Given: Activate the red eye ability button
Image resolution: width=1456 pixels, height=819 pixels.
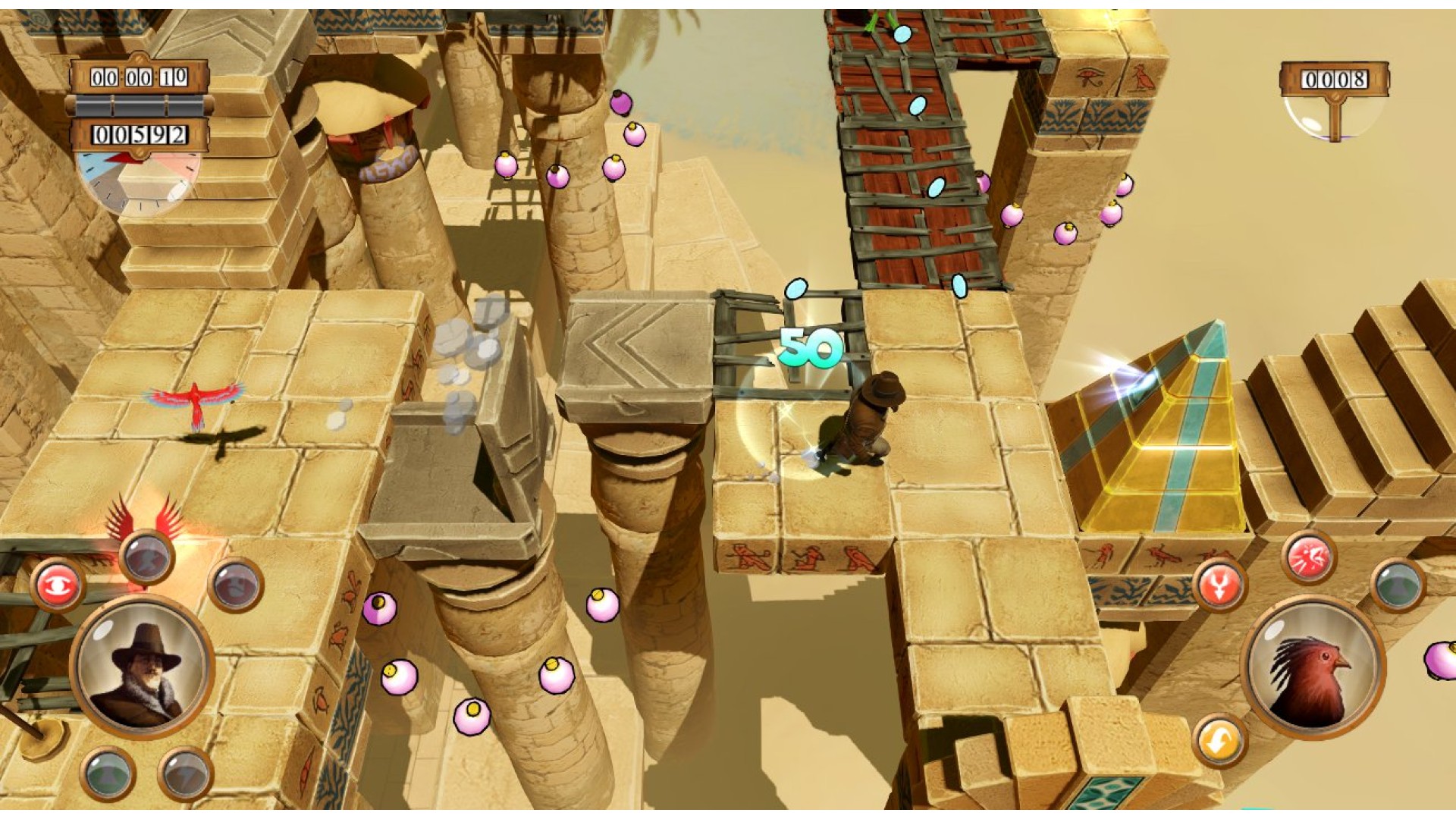Looking at the screenshot, I should point(58,585).
